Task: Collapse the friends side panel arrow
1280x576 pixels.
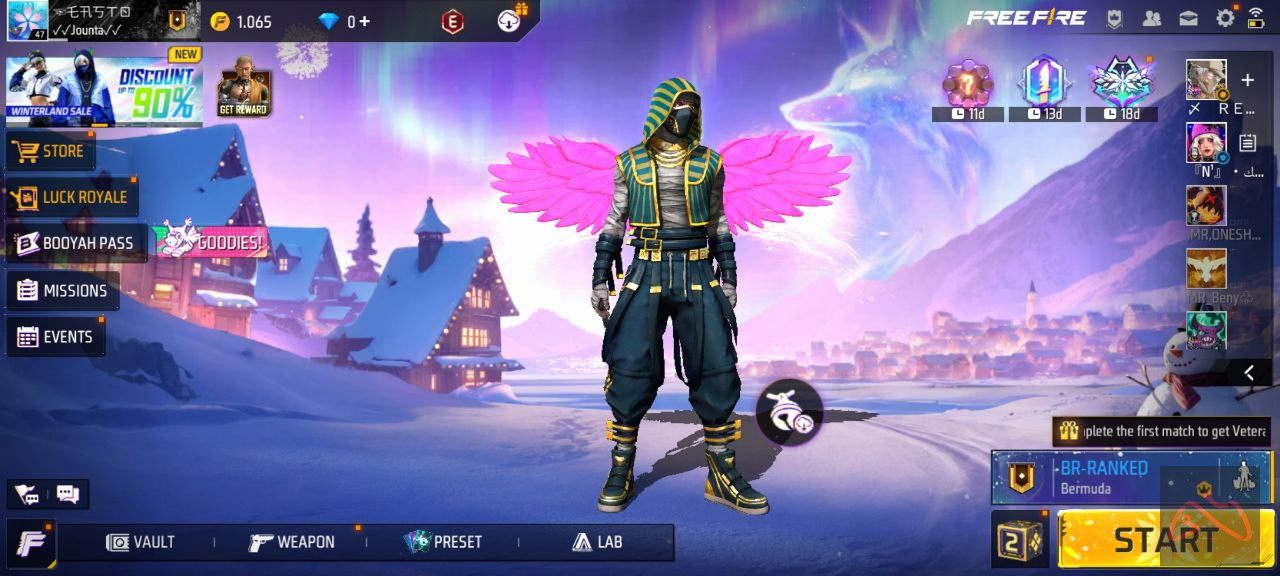Action: [x=1249, y=372]
